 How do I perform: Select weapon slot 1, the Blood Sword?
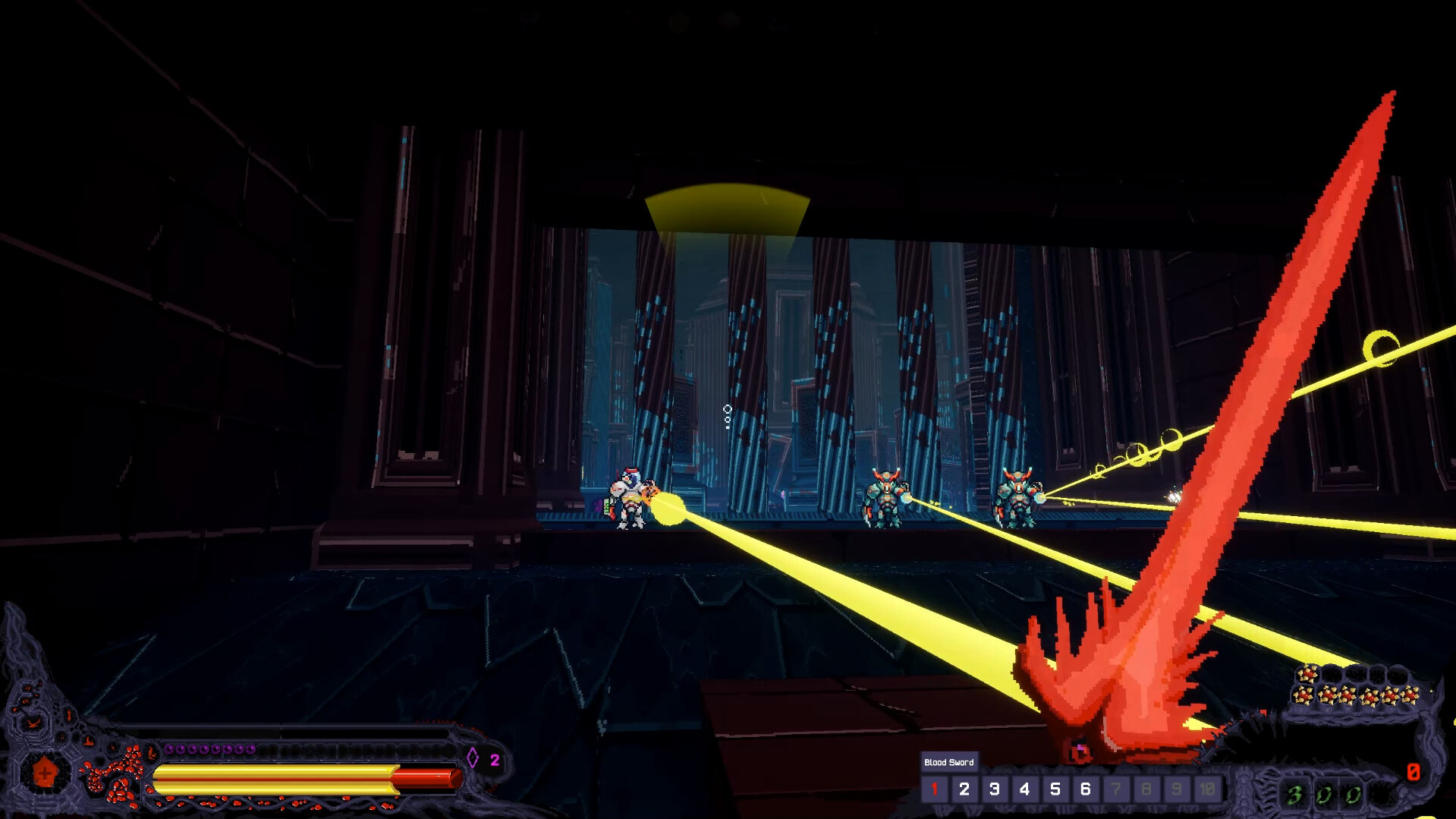934,789
